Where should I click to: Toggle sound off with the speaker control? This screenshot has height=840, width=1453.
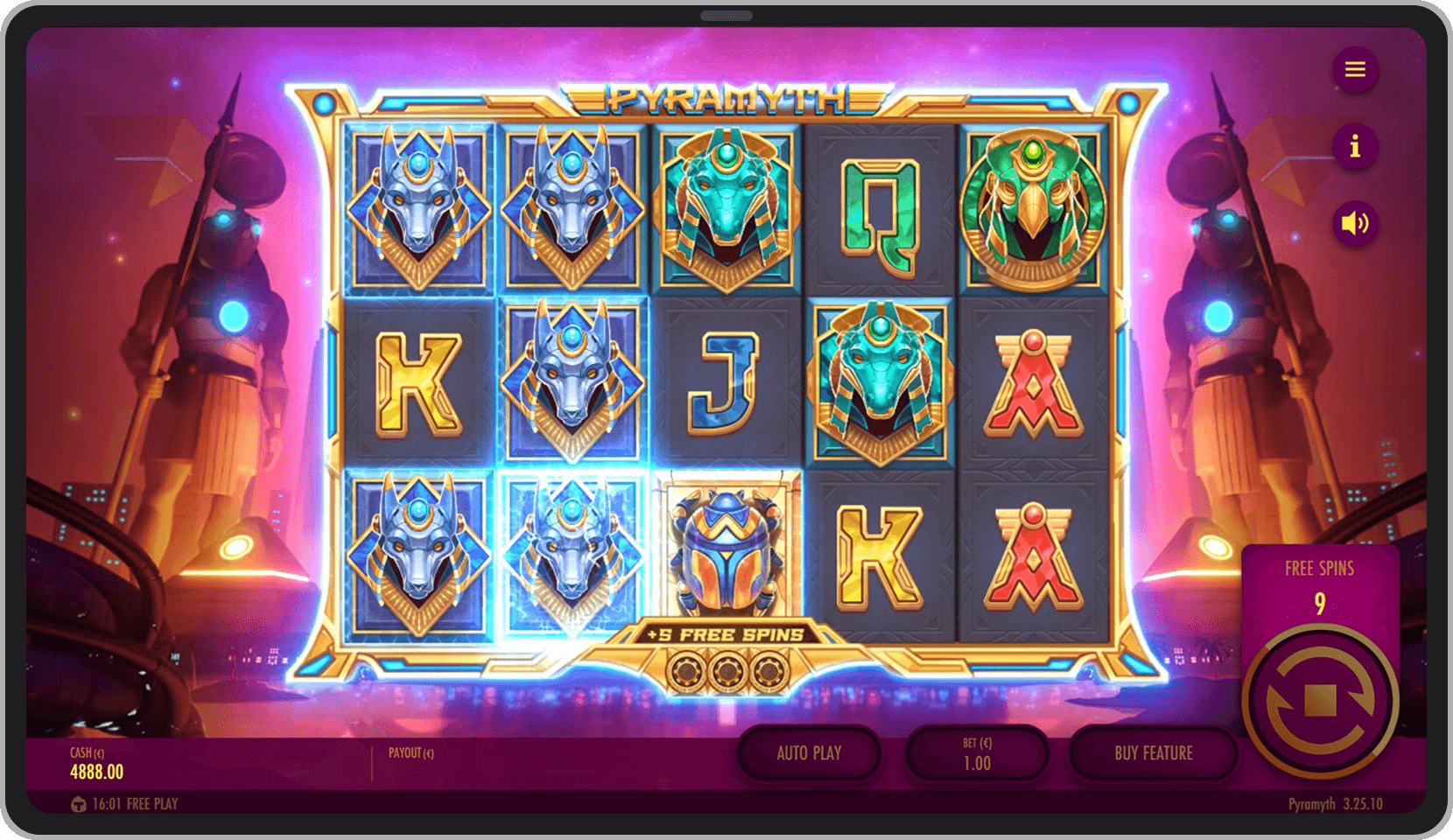coord(1355,223)
